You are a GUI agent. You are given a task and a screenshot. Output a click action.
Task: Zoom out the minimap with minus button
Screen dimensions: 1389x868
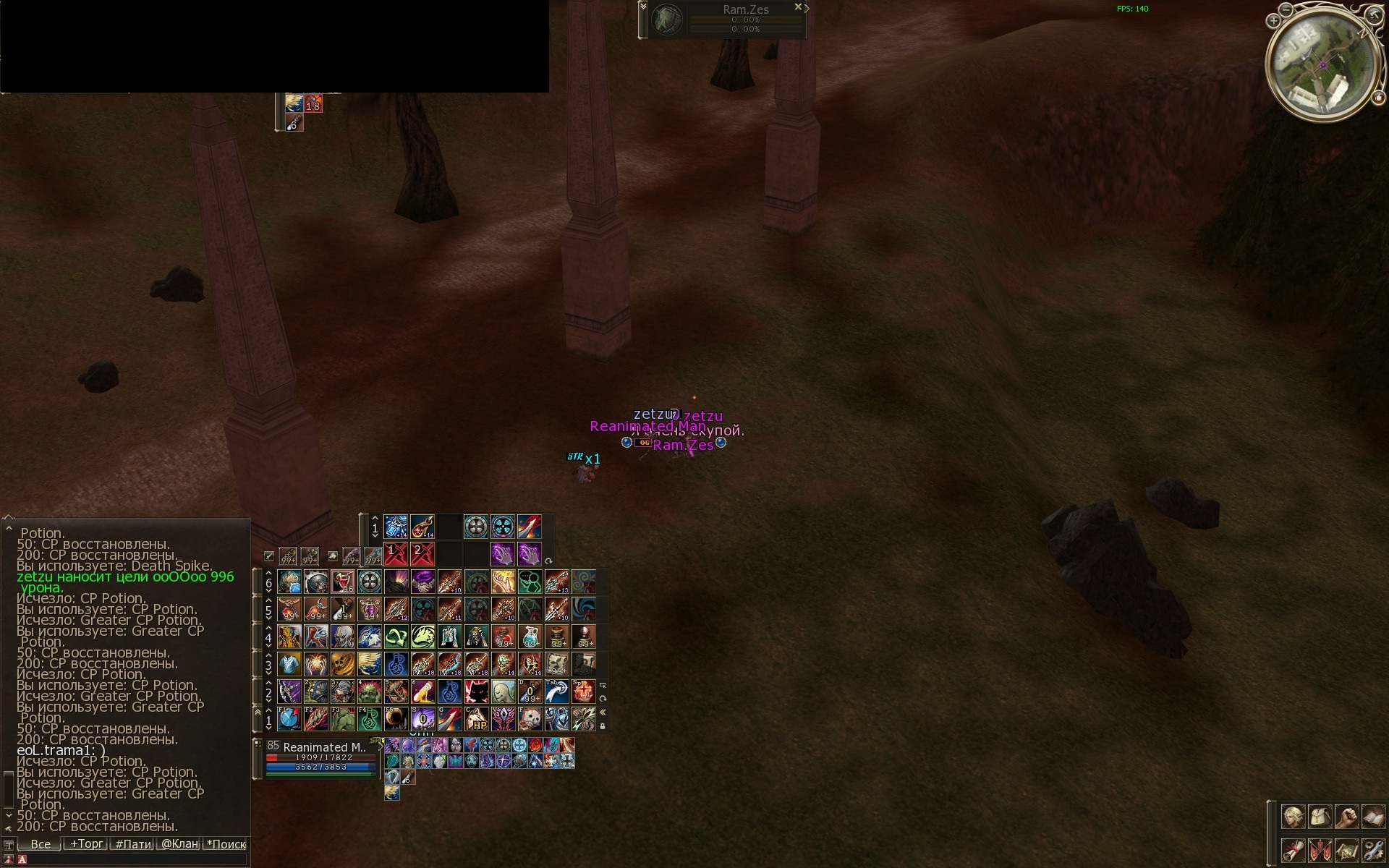1286,9
